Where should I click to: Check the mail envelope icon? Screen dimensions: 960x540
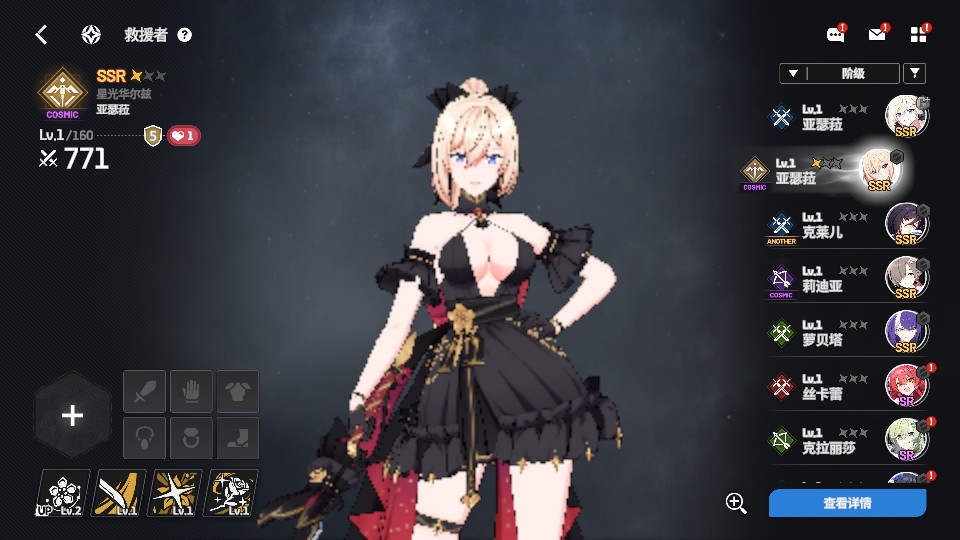[x=877, y=35]
